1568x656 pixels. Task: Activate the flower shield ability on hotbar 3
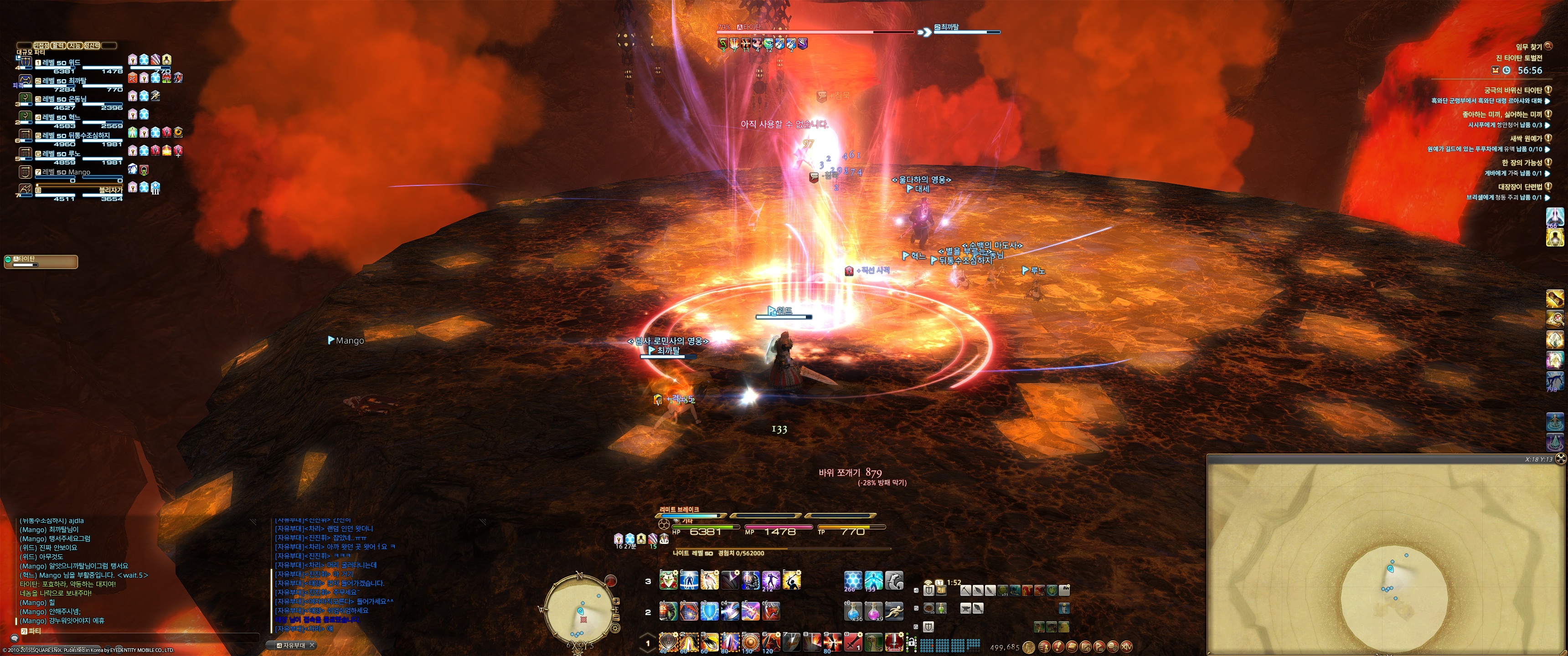[x=668, y=580]
